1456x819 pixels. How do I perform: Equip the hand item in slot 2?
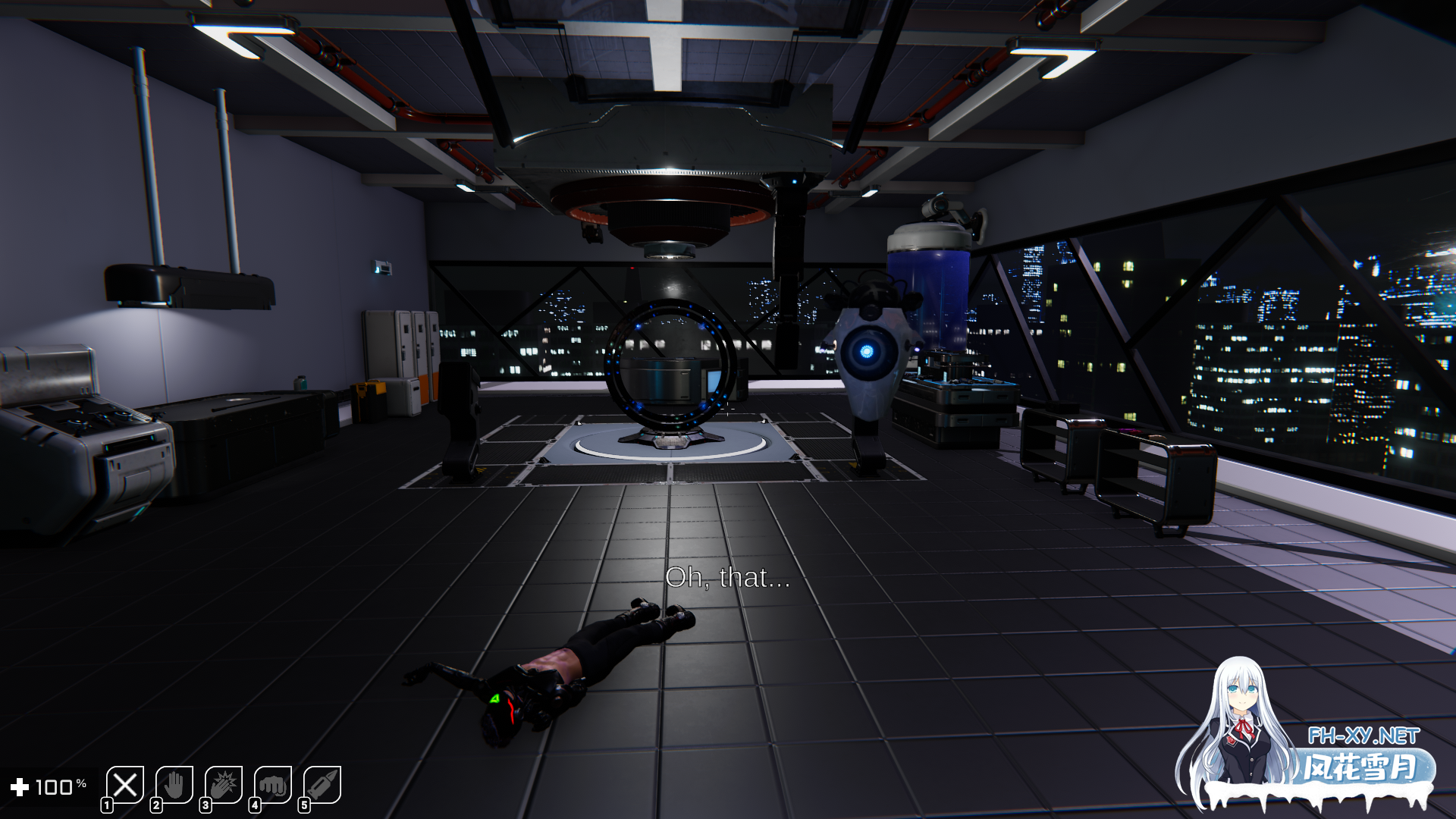[175, 783]
